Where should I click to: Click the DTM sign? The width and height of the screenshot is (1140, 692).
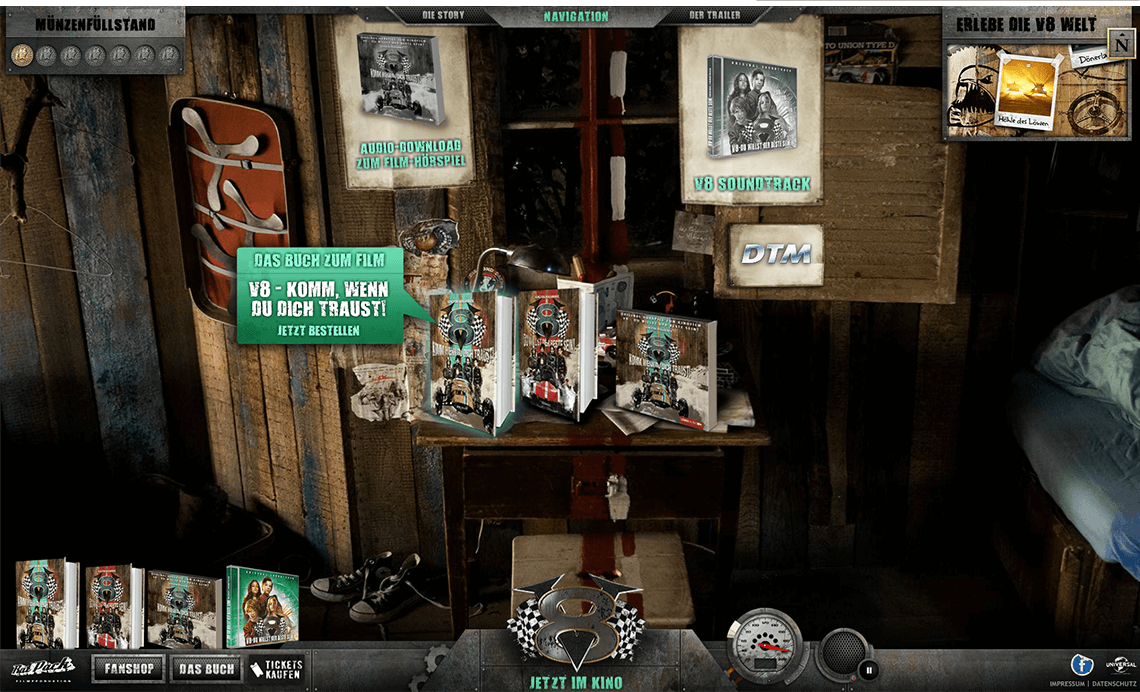[775, 254]
